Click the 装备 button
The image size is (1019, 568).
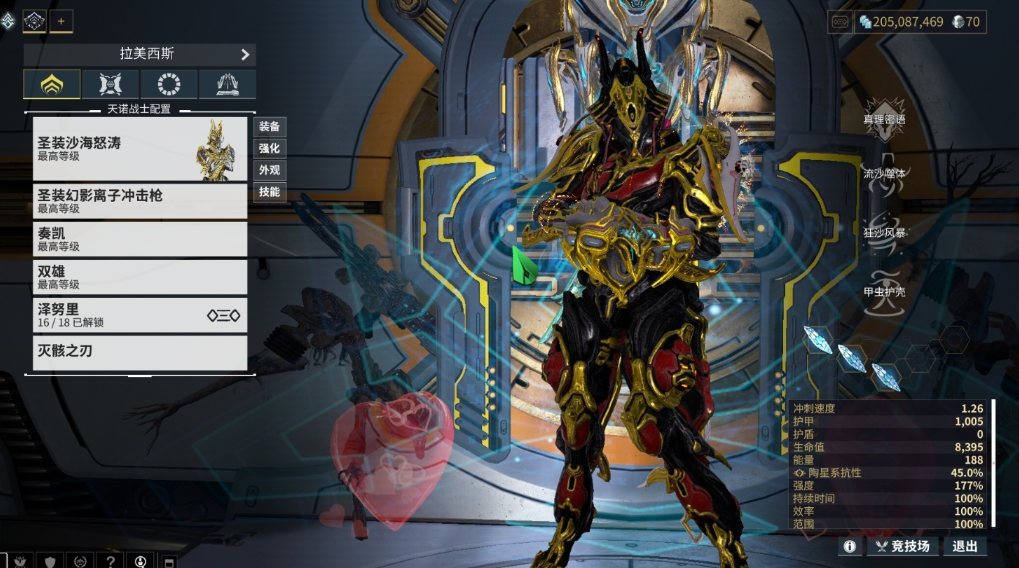click(269, 126)
